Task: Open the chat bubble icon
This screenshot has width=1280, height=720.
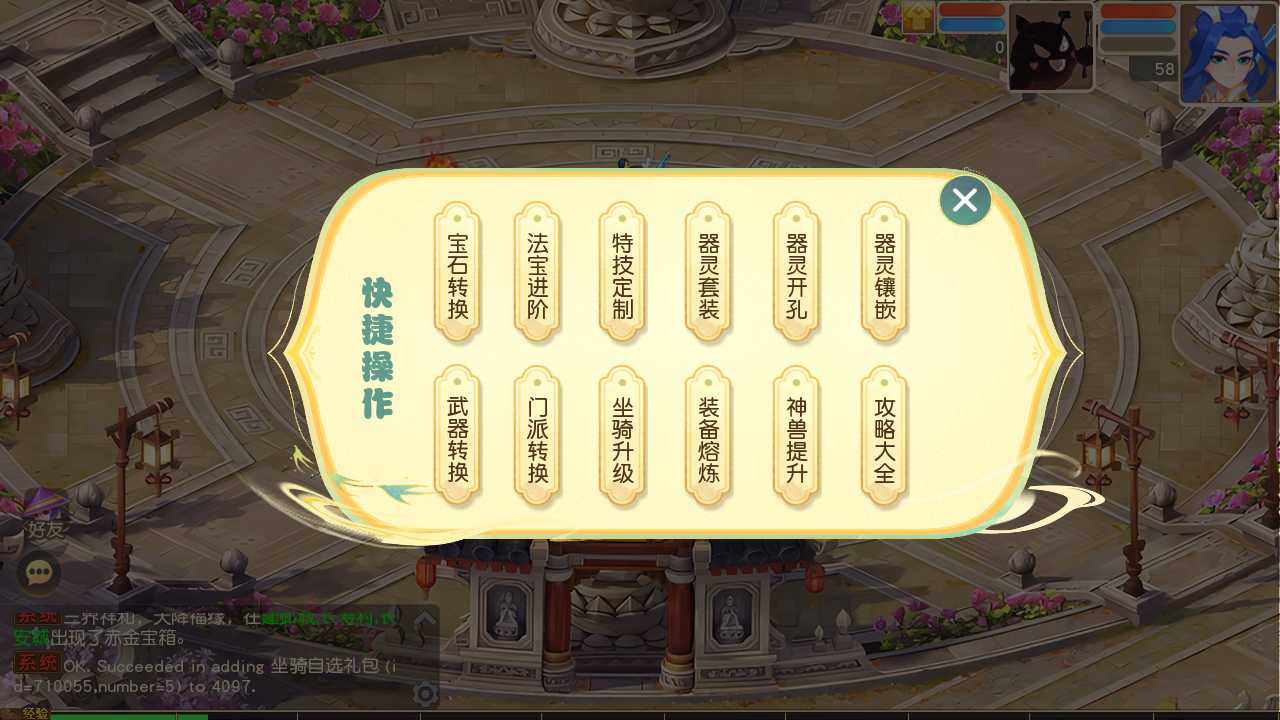Action: point(40,573)
